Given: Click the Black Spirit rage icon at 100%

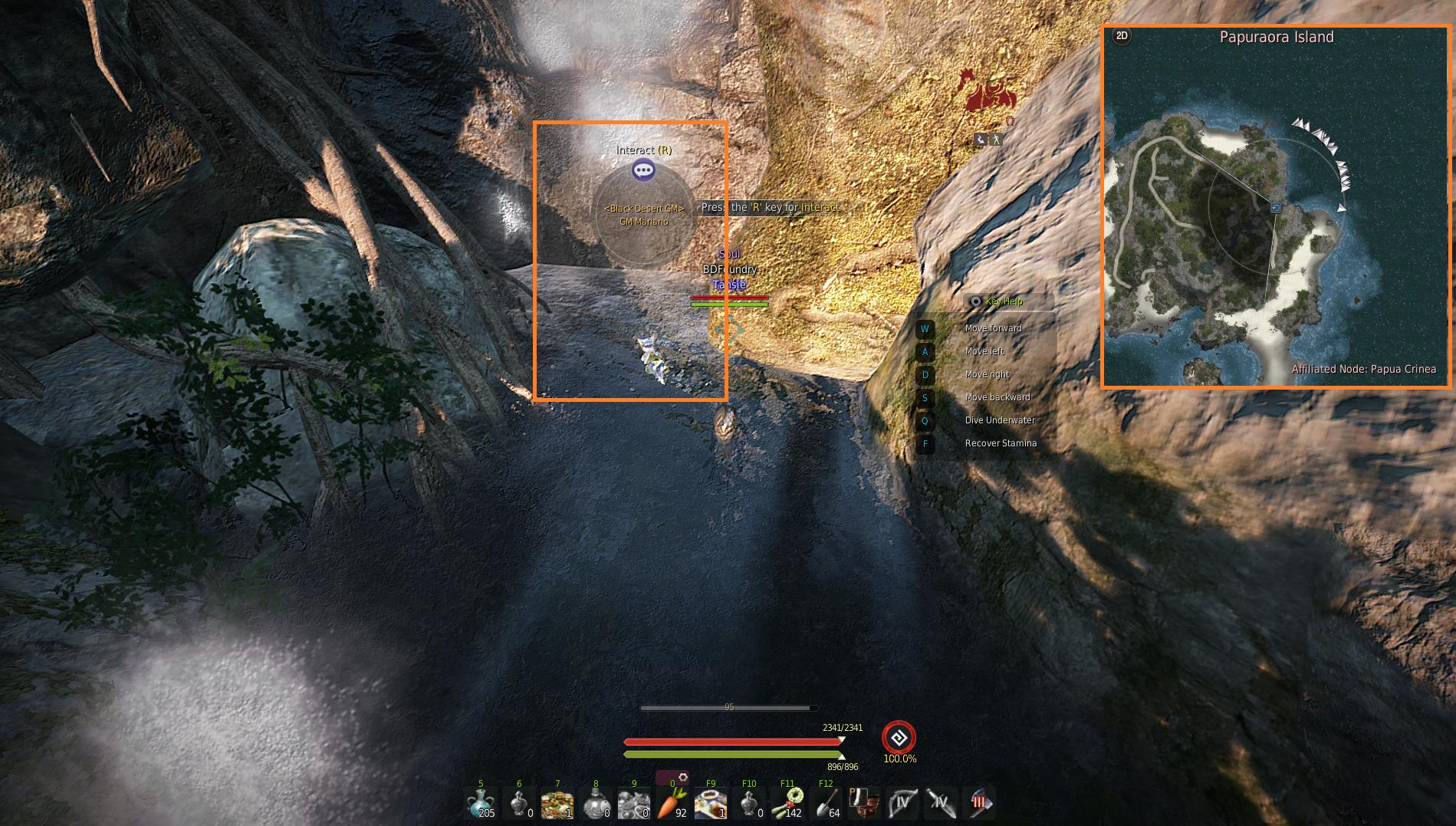Looking at the screenshot, I should click(x=899, y=738).
